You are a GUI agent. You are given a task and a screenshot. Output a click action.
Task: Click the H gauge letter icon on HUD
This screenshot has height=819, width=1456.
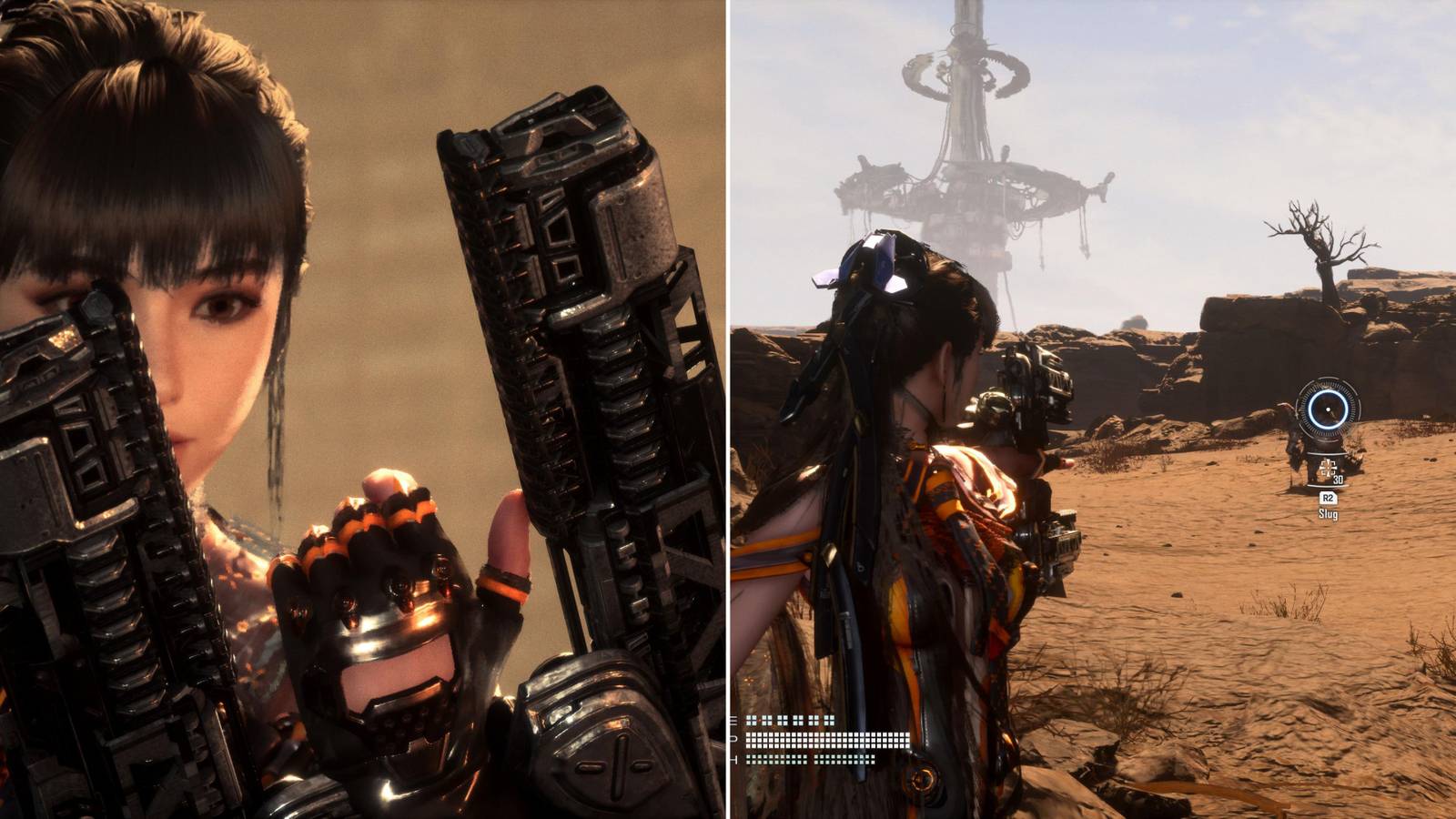pyautogui.click(x=733, y=760)
